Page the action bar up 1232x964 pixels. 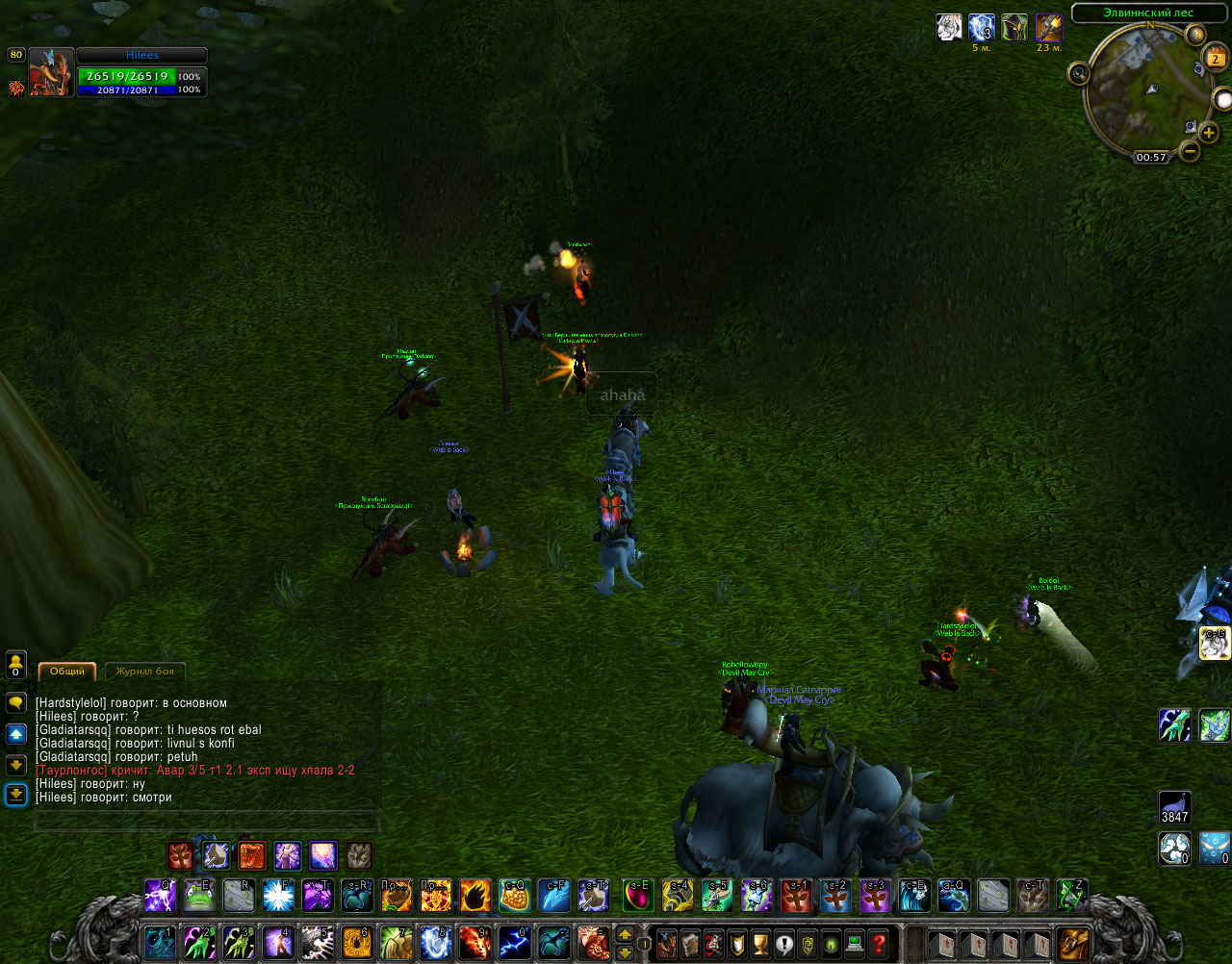625,934
